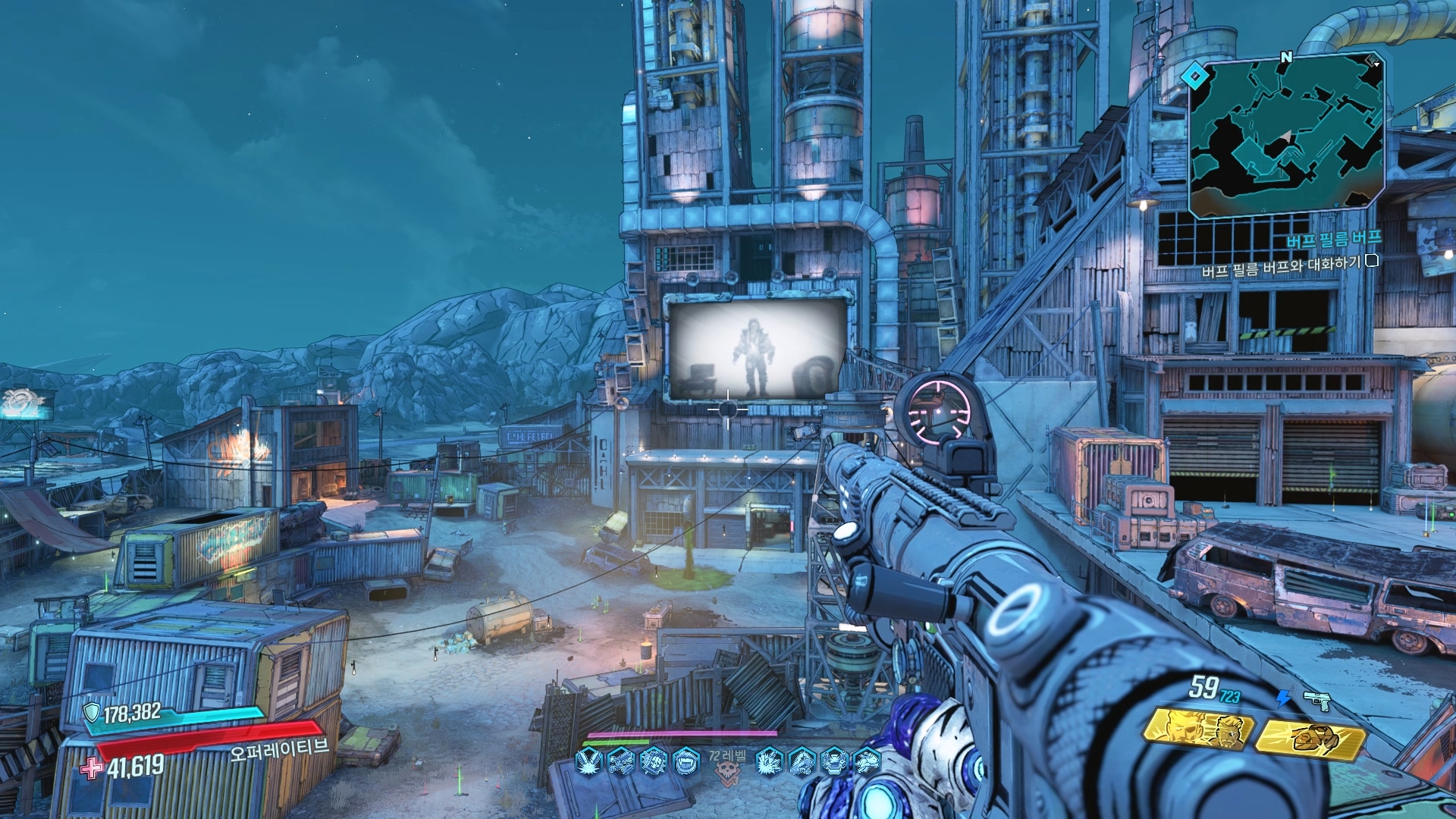Open the 버프 필름 버프 quest tracker
Viewport: 1456px width, 819px height.
click(1333, 240)
